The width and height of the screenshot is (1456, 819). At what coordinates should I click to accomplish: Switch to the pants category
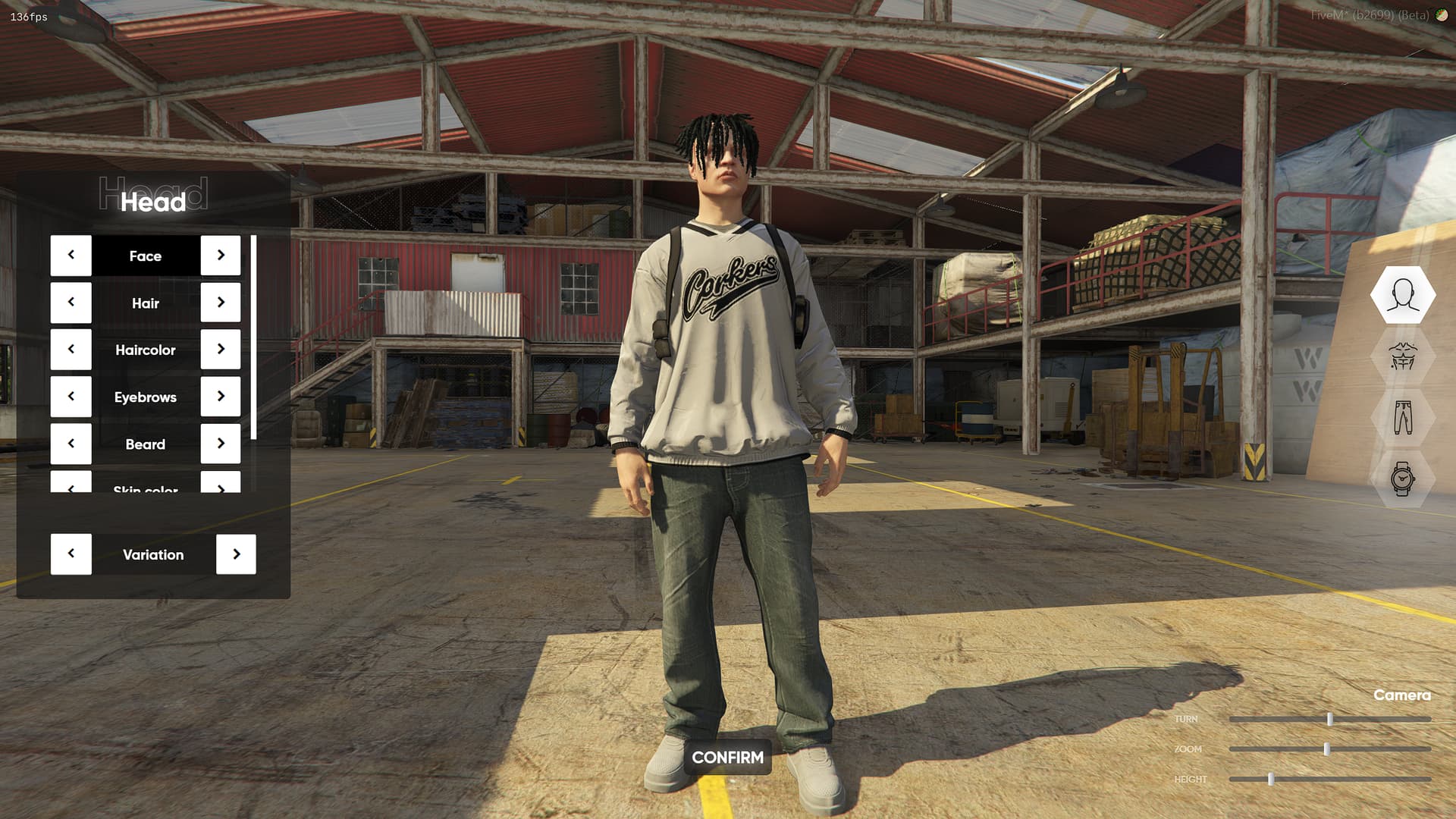pyautogui.click(x=1402, y=418)
